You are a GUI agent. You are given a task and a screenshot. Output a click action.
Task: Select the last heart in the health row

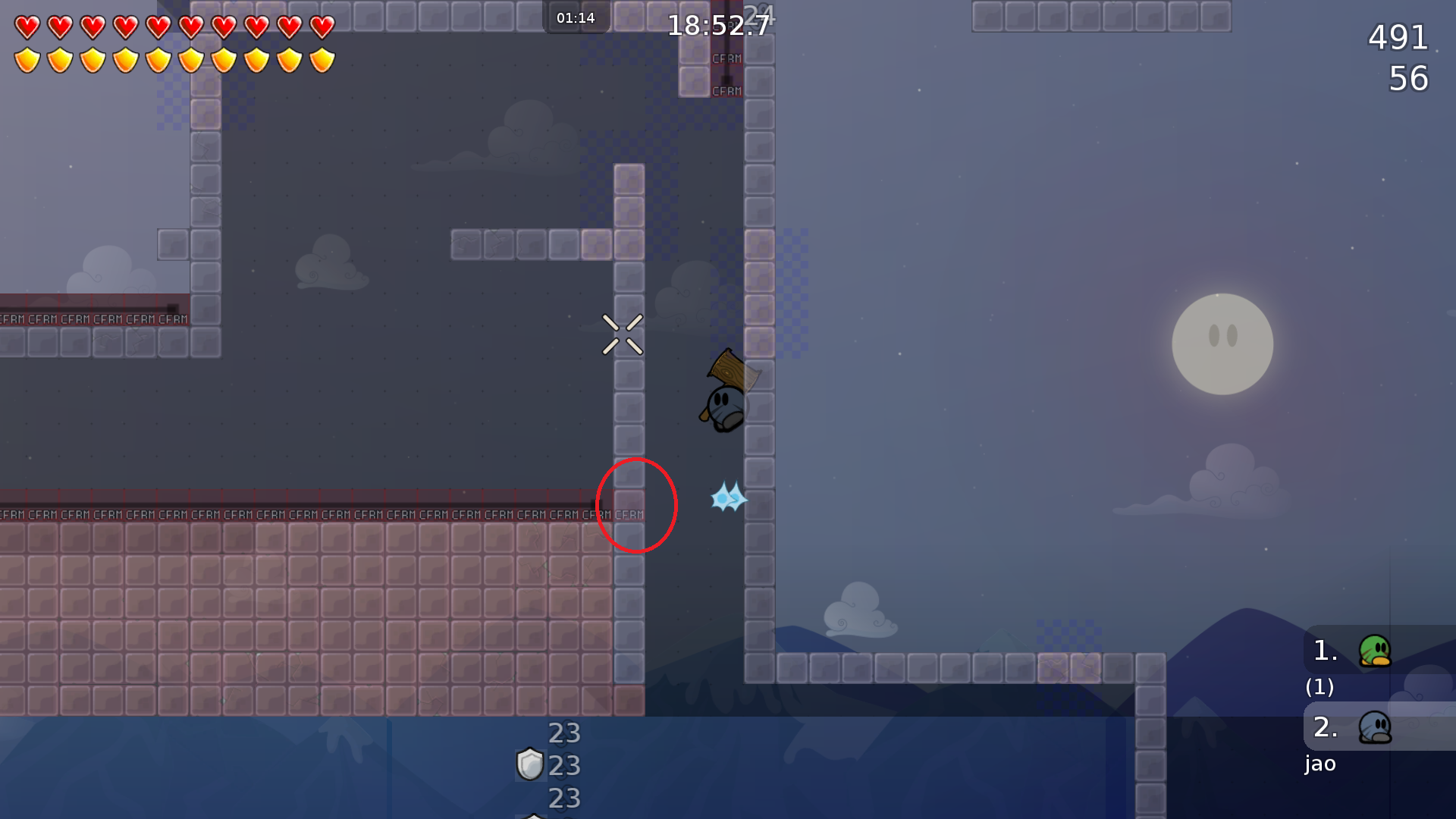click(x=322, y=25)
